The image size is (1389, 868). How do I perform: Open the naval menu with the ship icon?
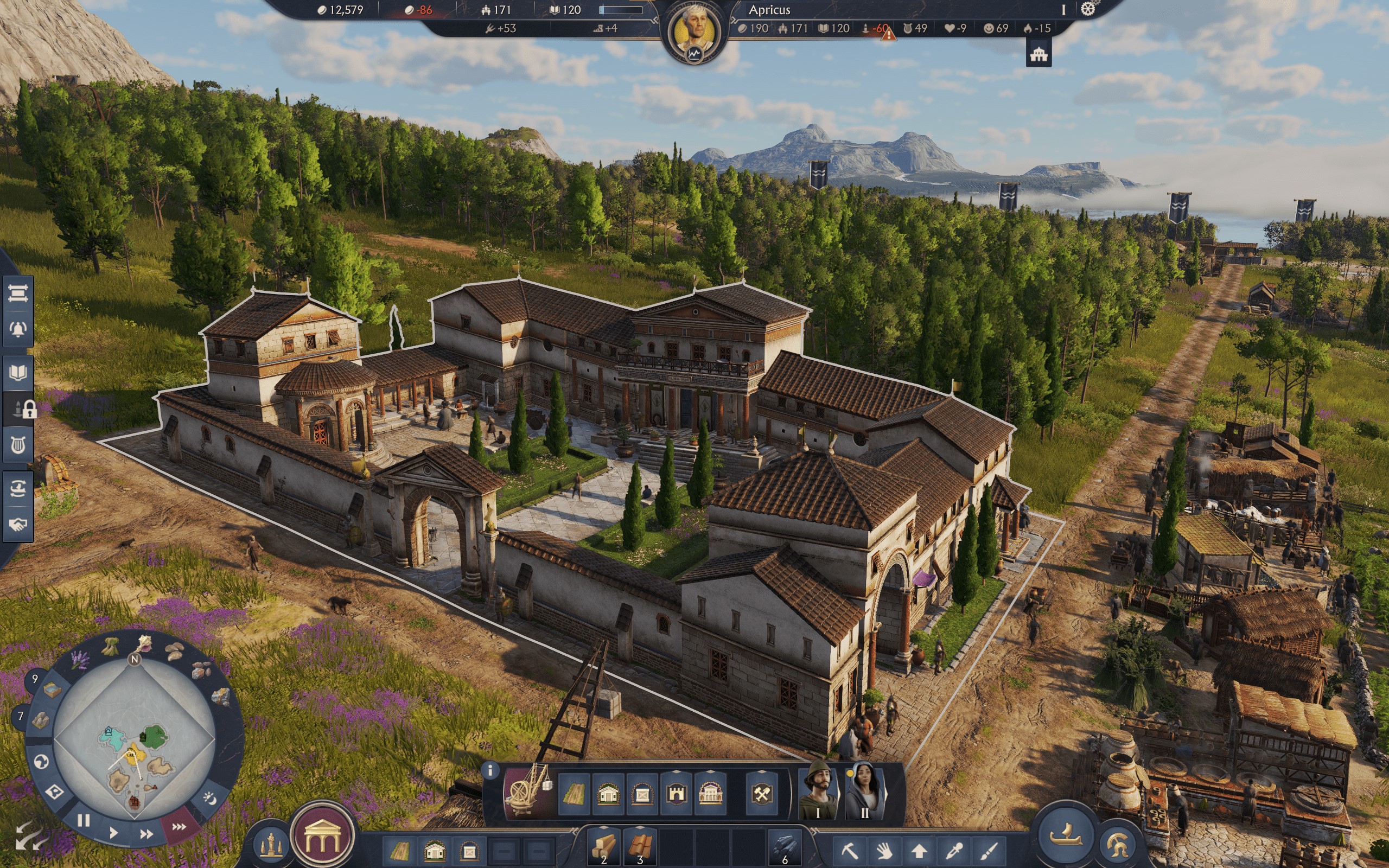(x=1067, y=835)
